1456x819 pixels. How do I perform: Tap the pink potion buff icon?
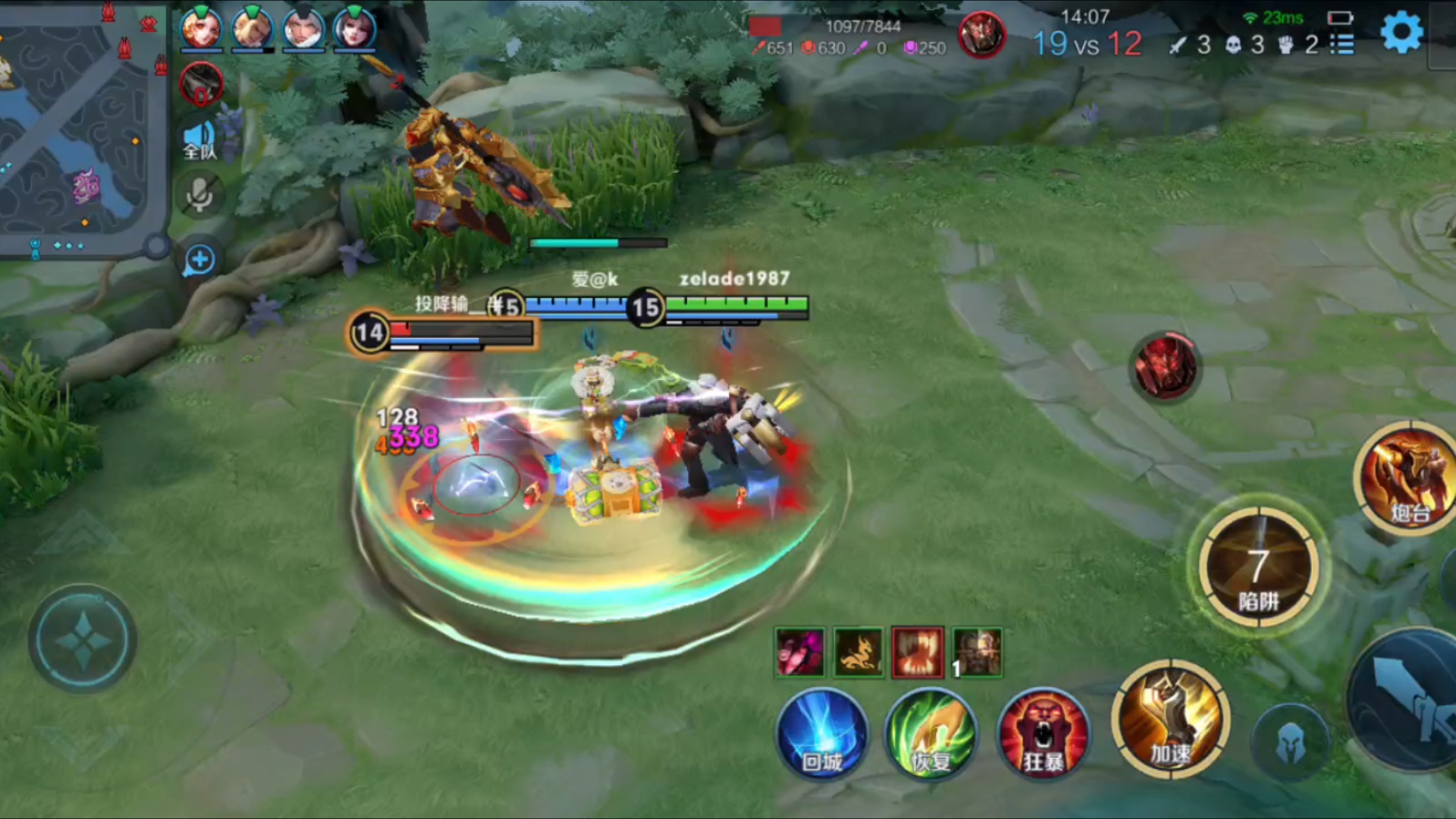click(x=800, y=652)
